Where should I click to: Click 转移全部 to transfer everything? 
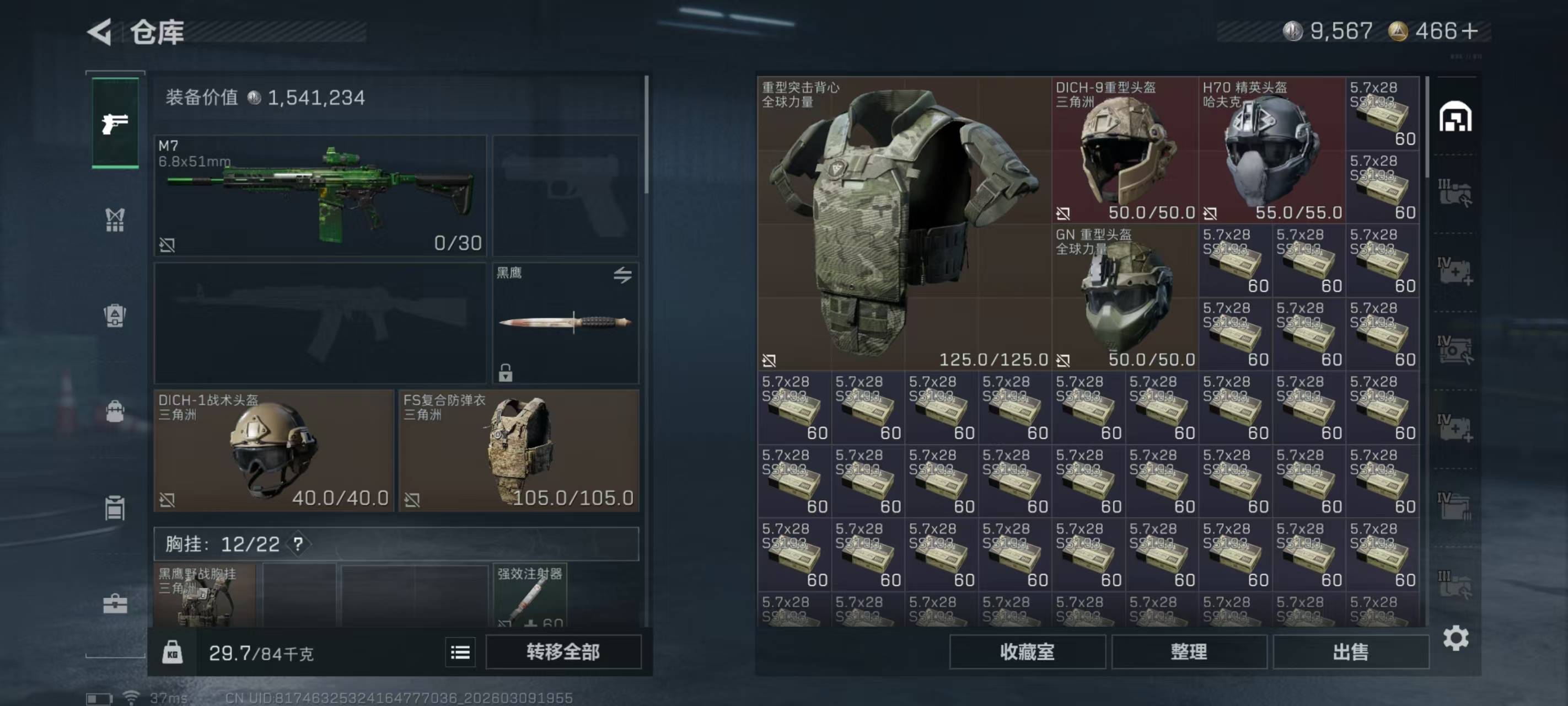click(x=563, y=652)
